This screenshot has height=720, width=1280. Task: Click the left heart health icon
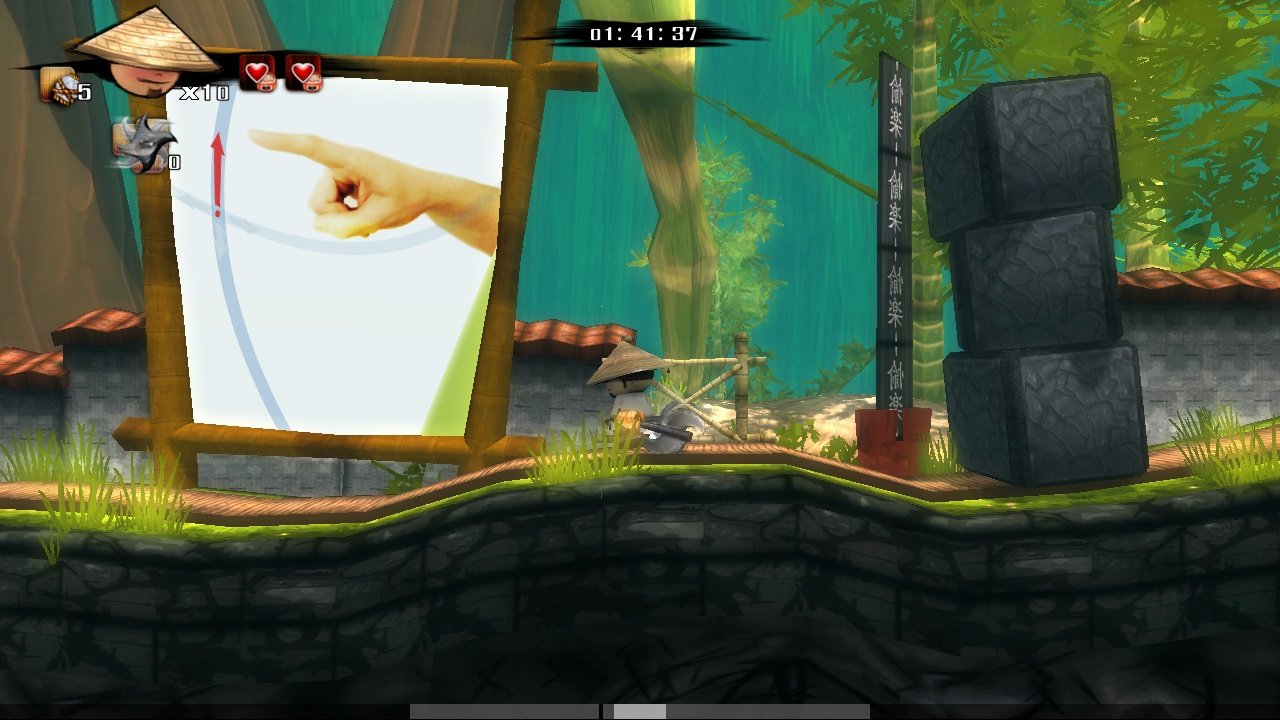point(258,73)
